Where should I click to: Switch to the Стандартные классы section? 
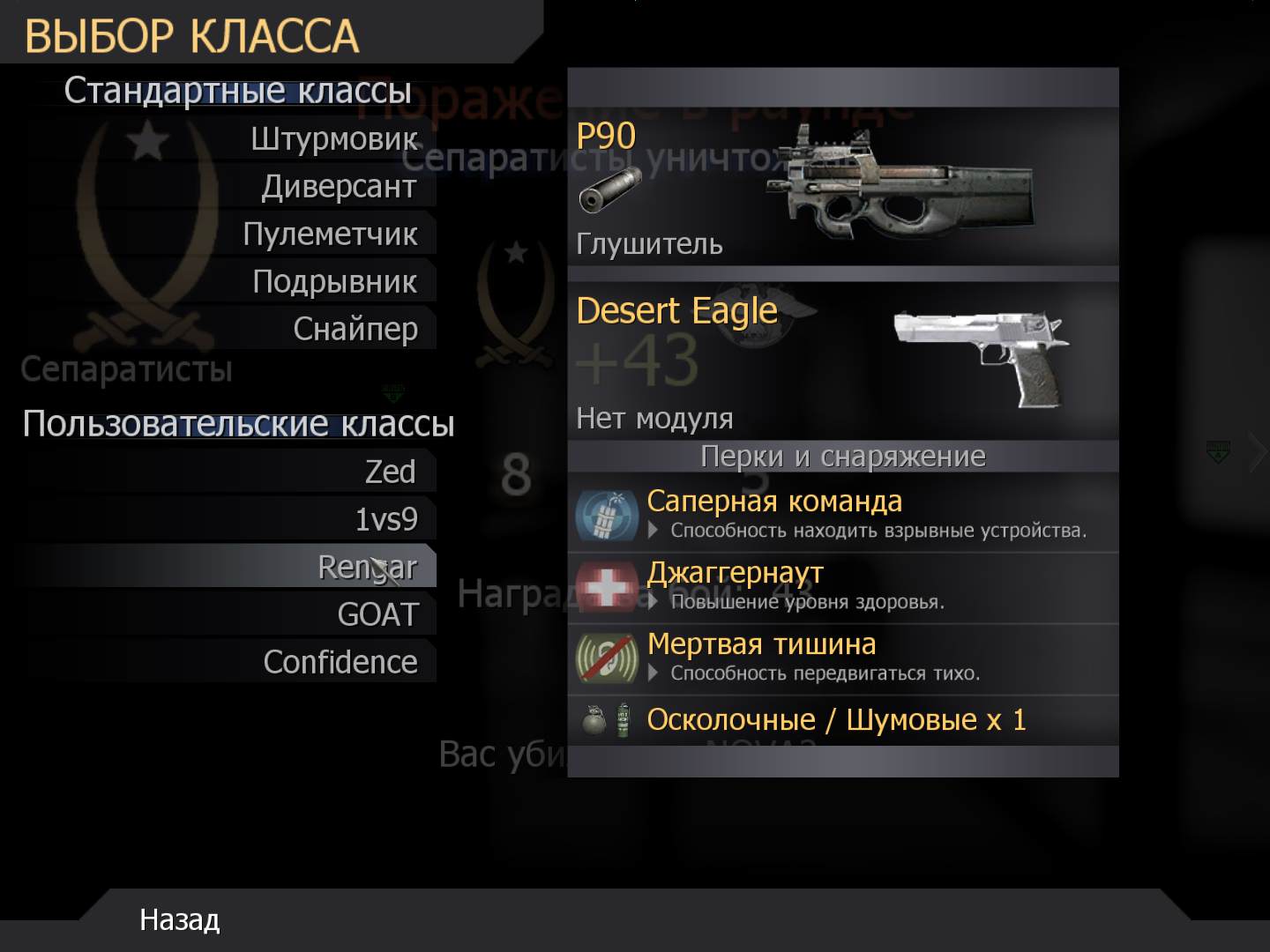click(x=236, y=89)
